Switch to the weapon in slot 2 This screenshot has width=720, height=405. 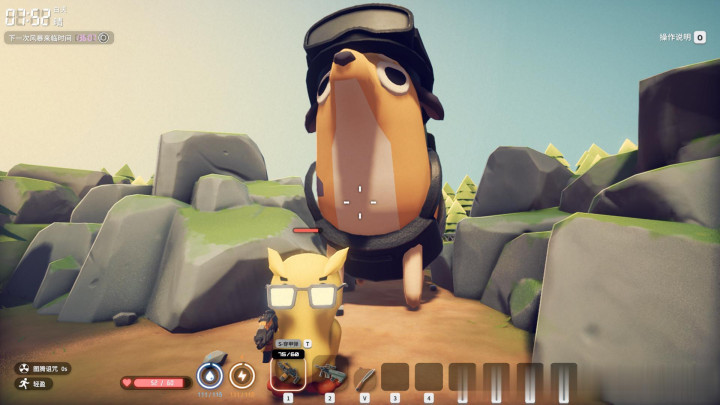327,374
